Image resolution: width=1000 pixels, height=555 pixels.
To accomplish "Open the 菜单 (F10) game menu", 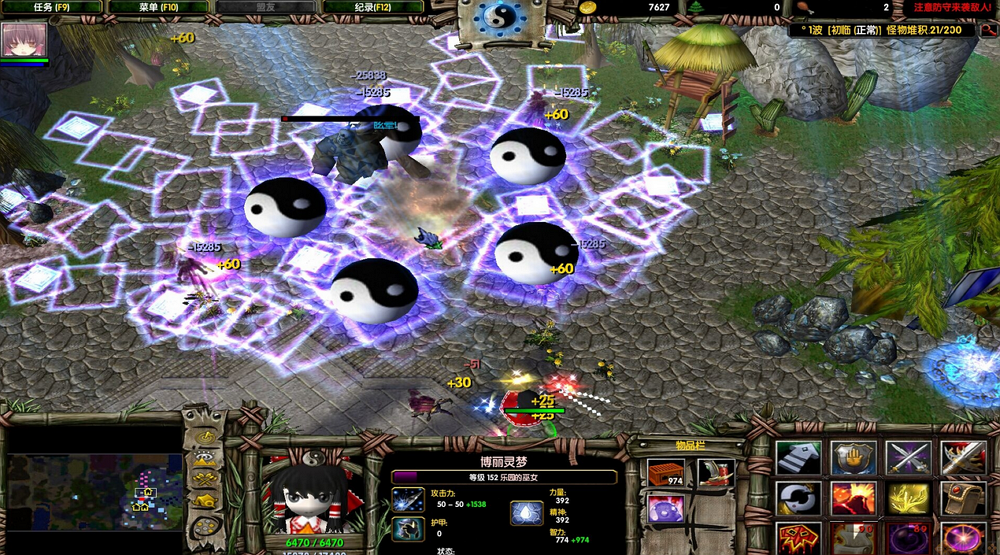I will point(158,7).
